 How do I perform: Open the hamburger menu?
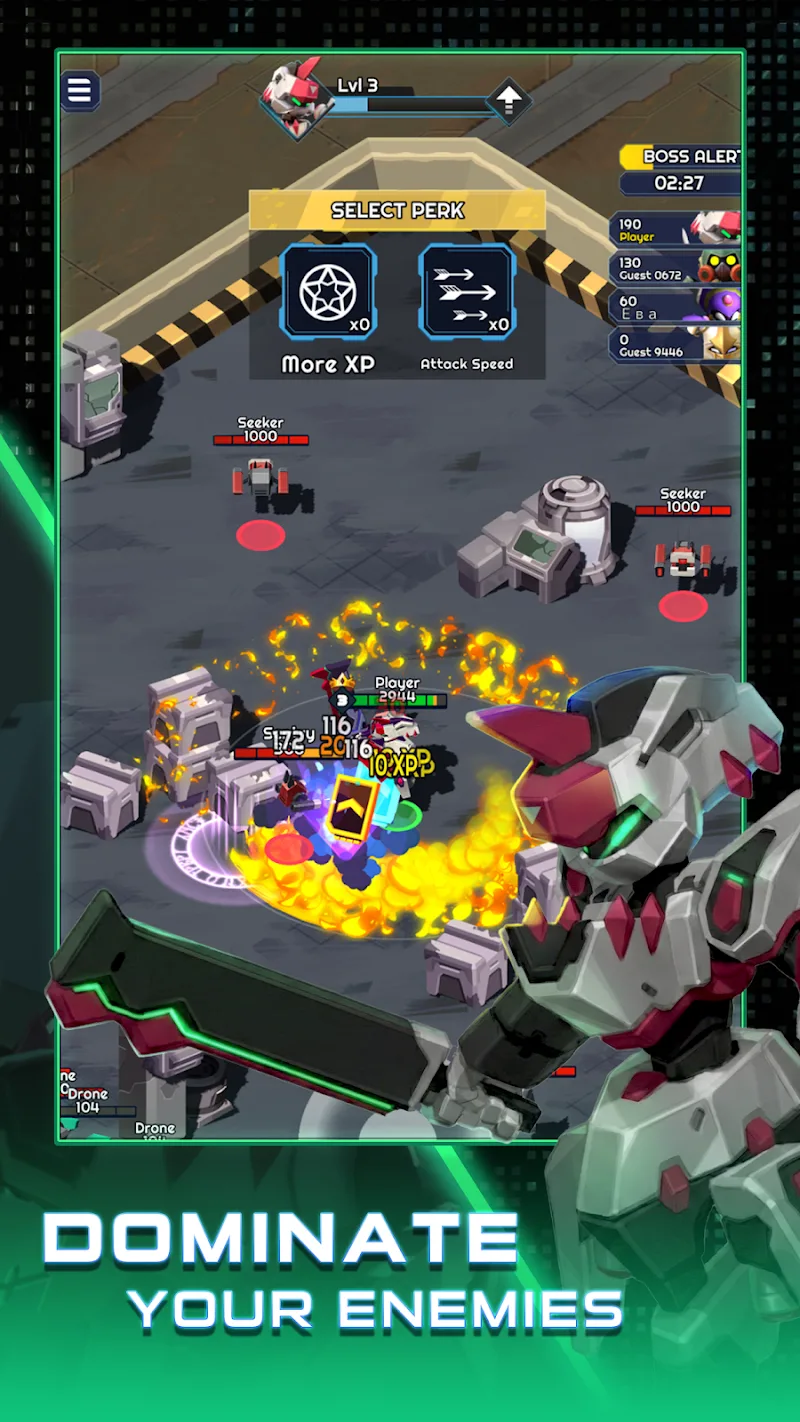pos(80,91)
